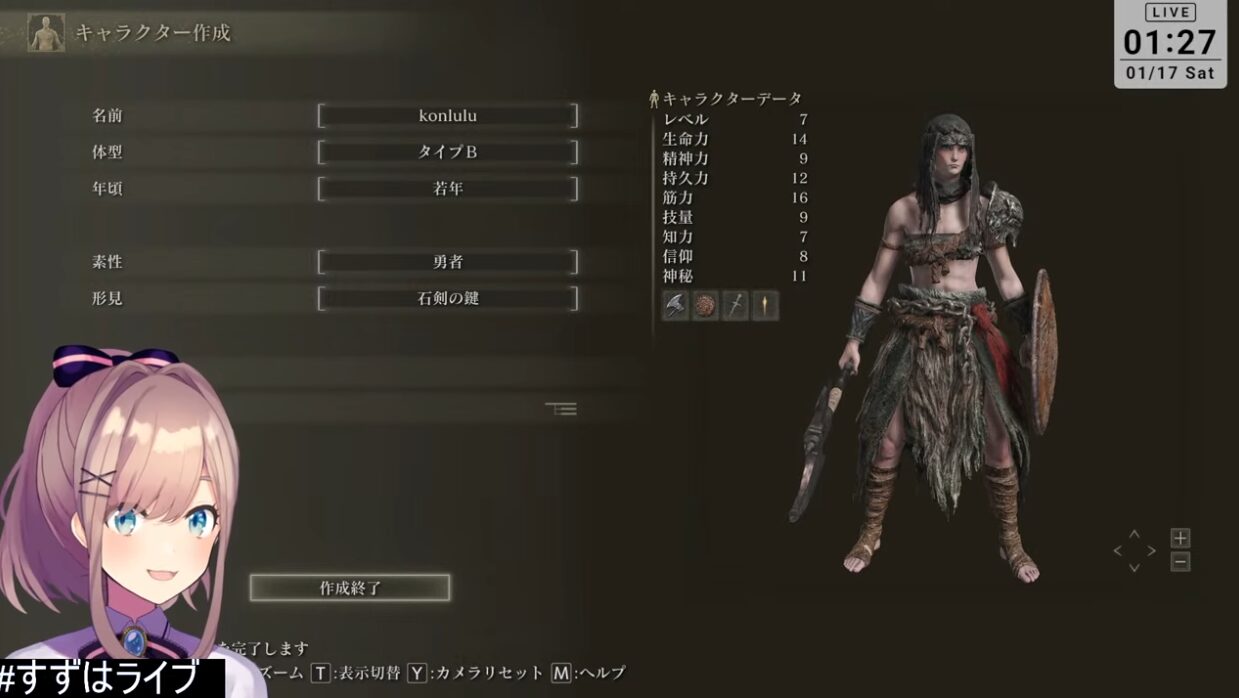Select the battle axe equipment icon

(x=676, y=306)
